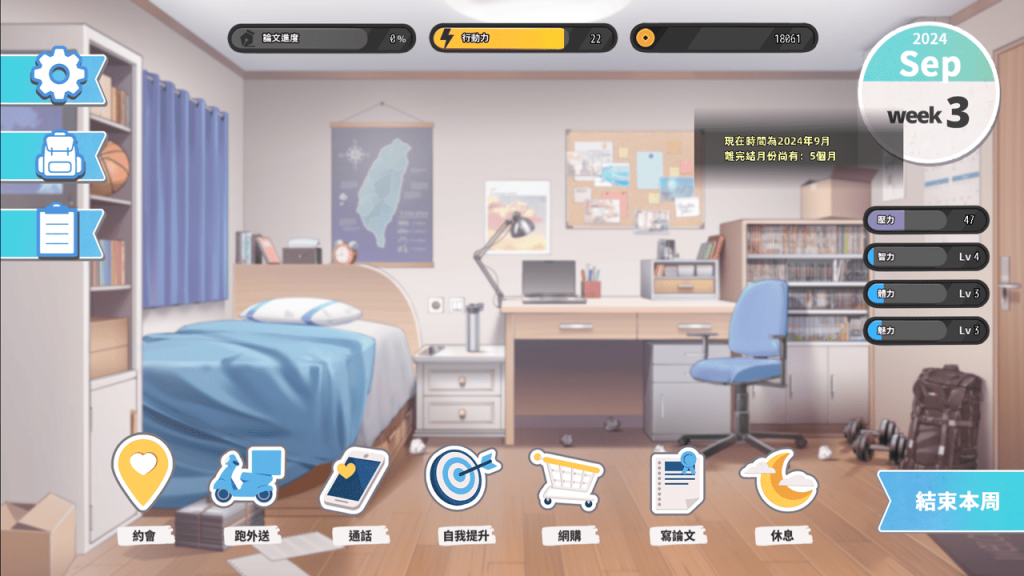This screenshot has height=576, width=1024.
Task: Open the gear settings menu
Action: click(60, 74)
